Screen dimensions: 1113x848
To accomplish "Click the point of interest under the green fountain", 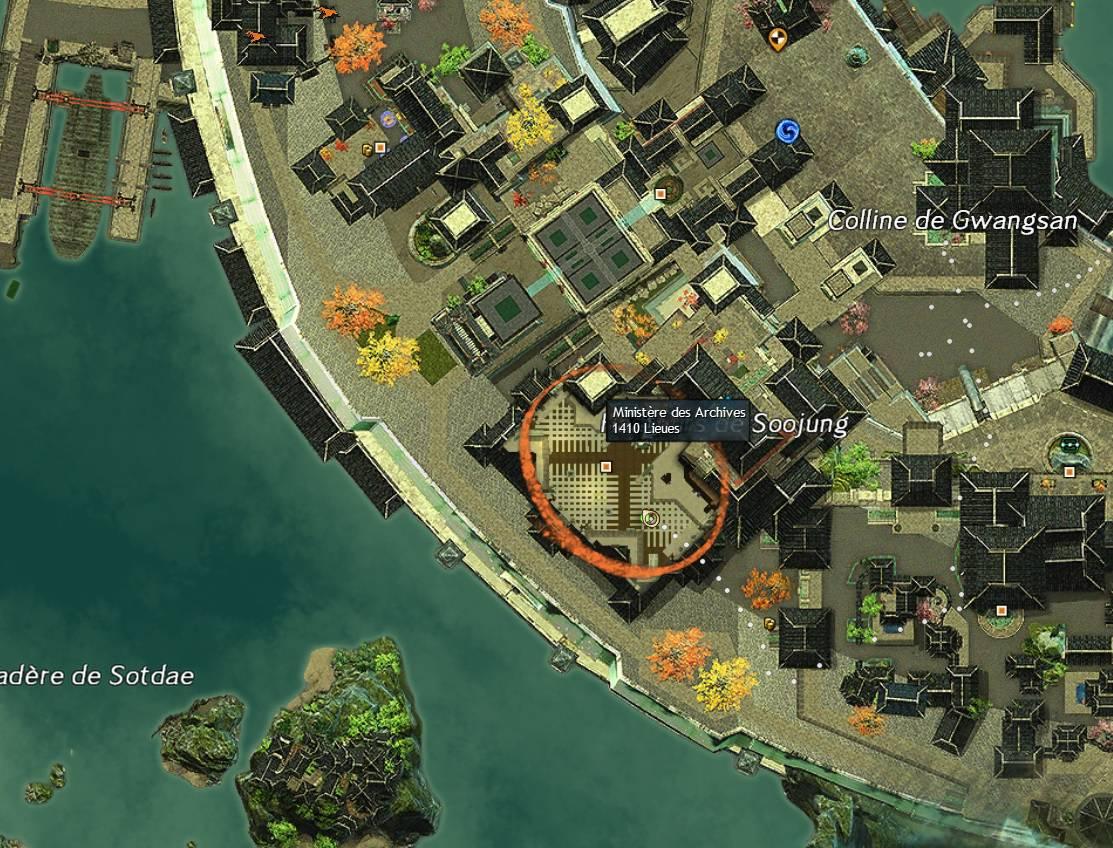I will tap(1069, 471).
